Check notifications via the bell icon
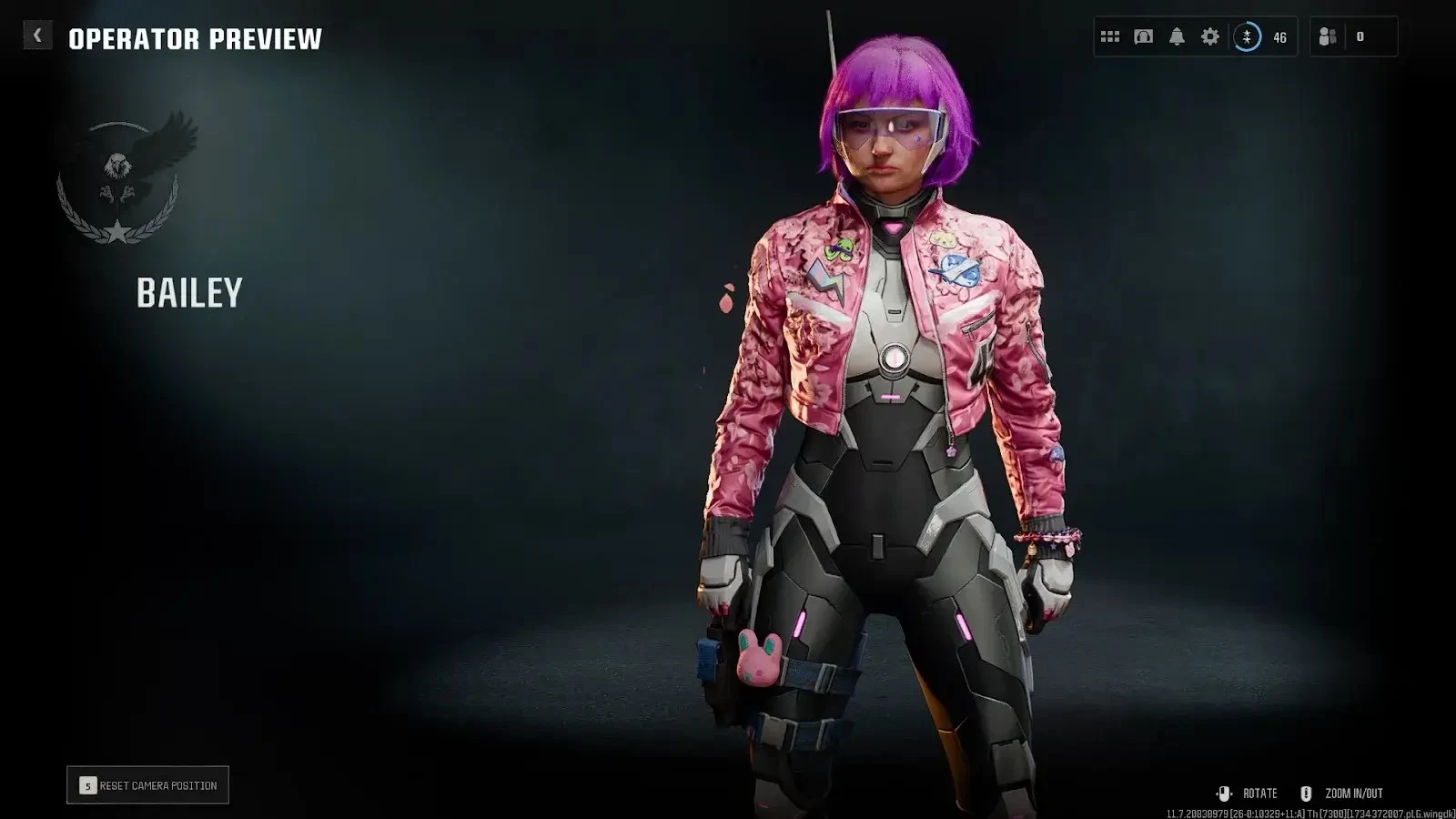Screen dimensions: 1456x819 click(x=1177, y=36)
